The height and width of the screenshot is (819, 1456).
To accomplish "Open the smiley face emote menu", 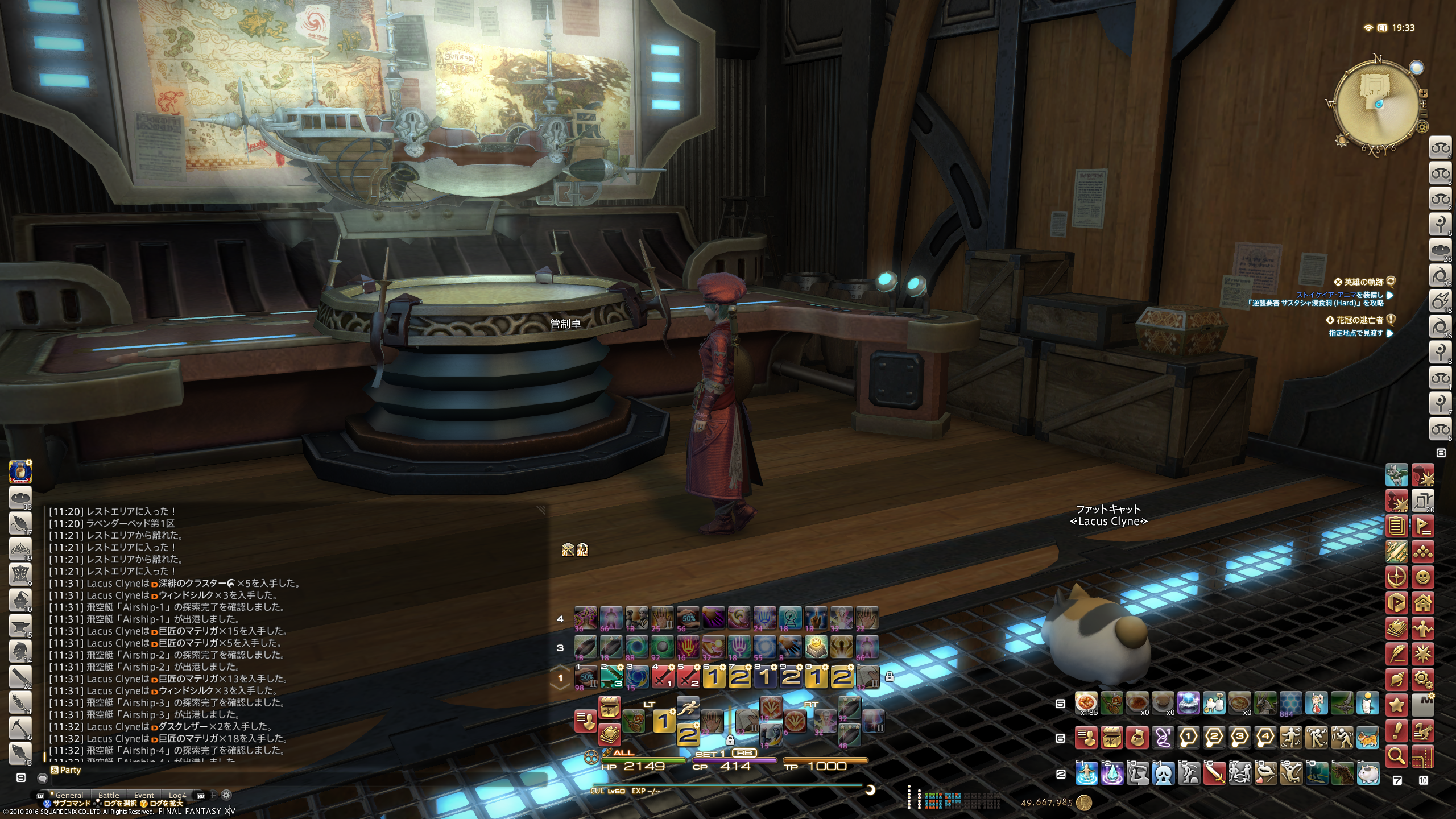I will pos(1422,577).
